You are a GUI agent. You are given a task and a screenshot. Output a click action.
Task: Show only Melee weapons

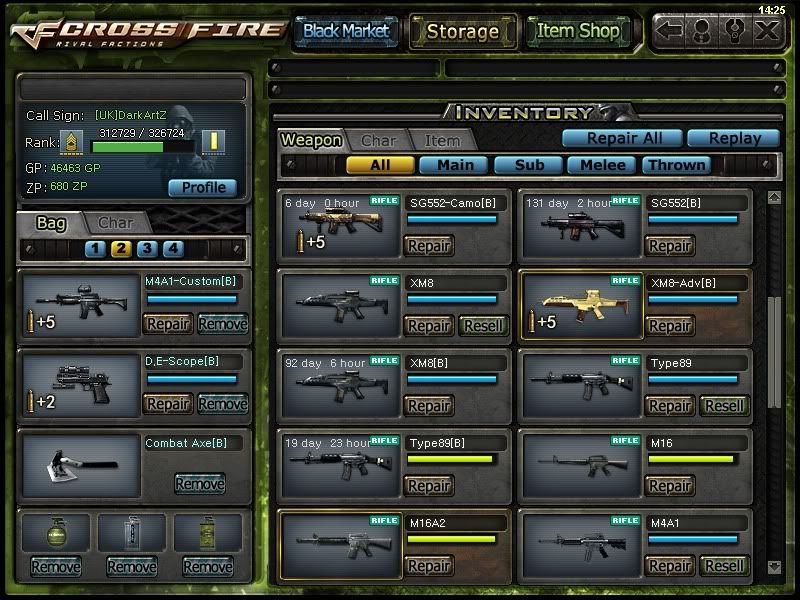pos(603,165)
